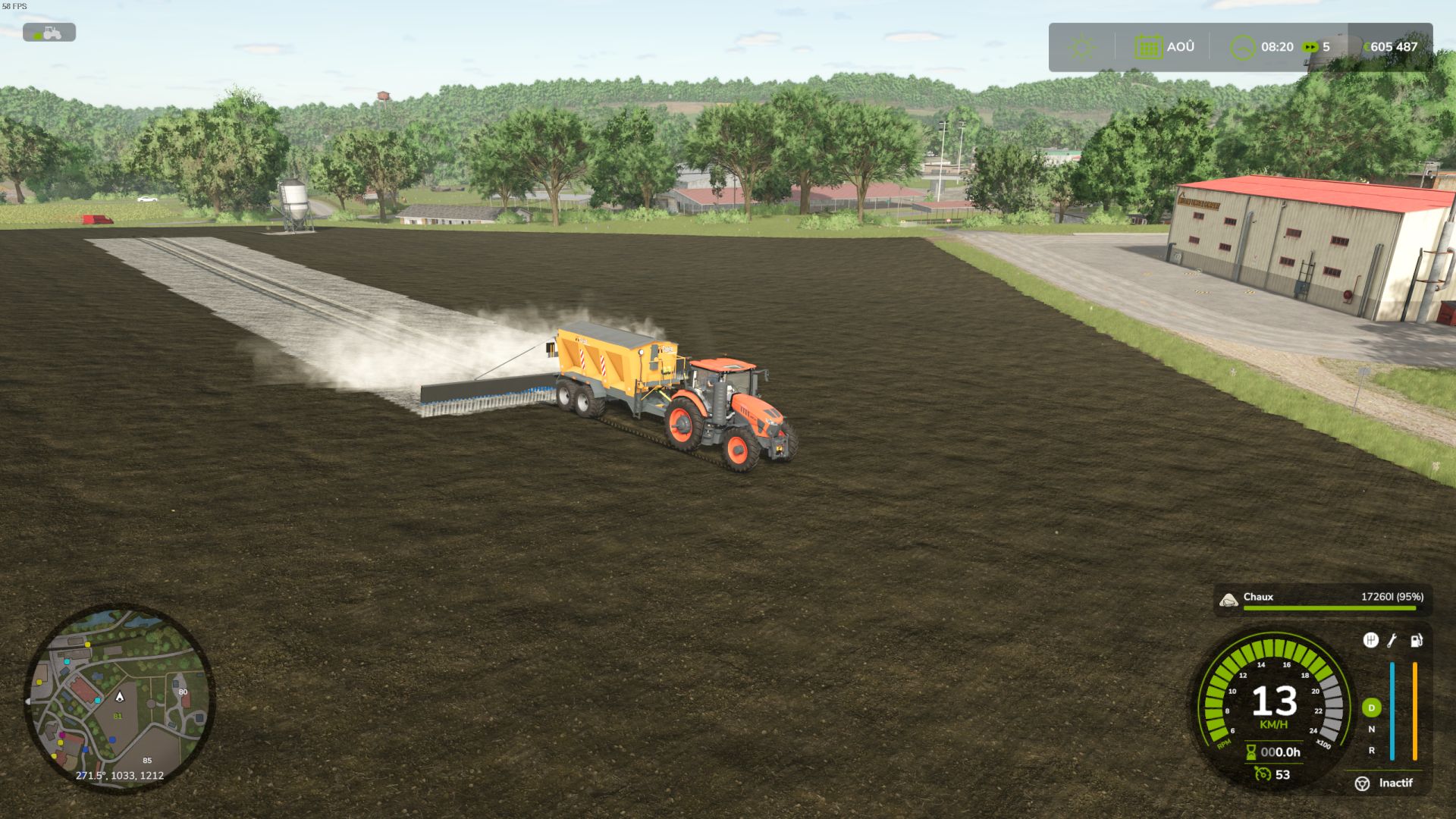Select the D drive gear indicator
This screenshot has width=1456, height=819.
tap(1371, 708)
